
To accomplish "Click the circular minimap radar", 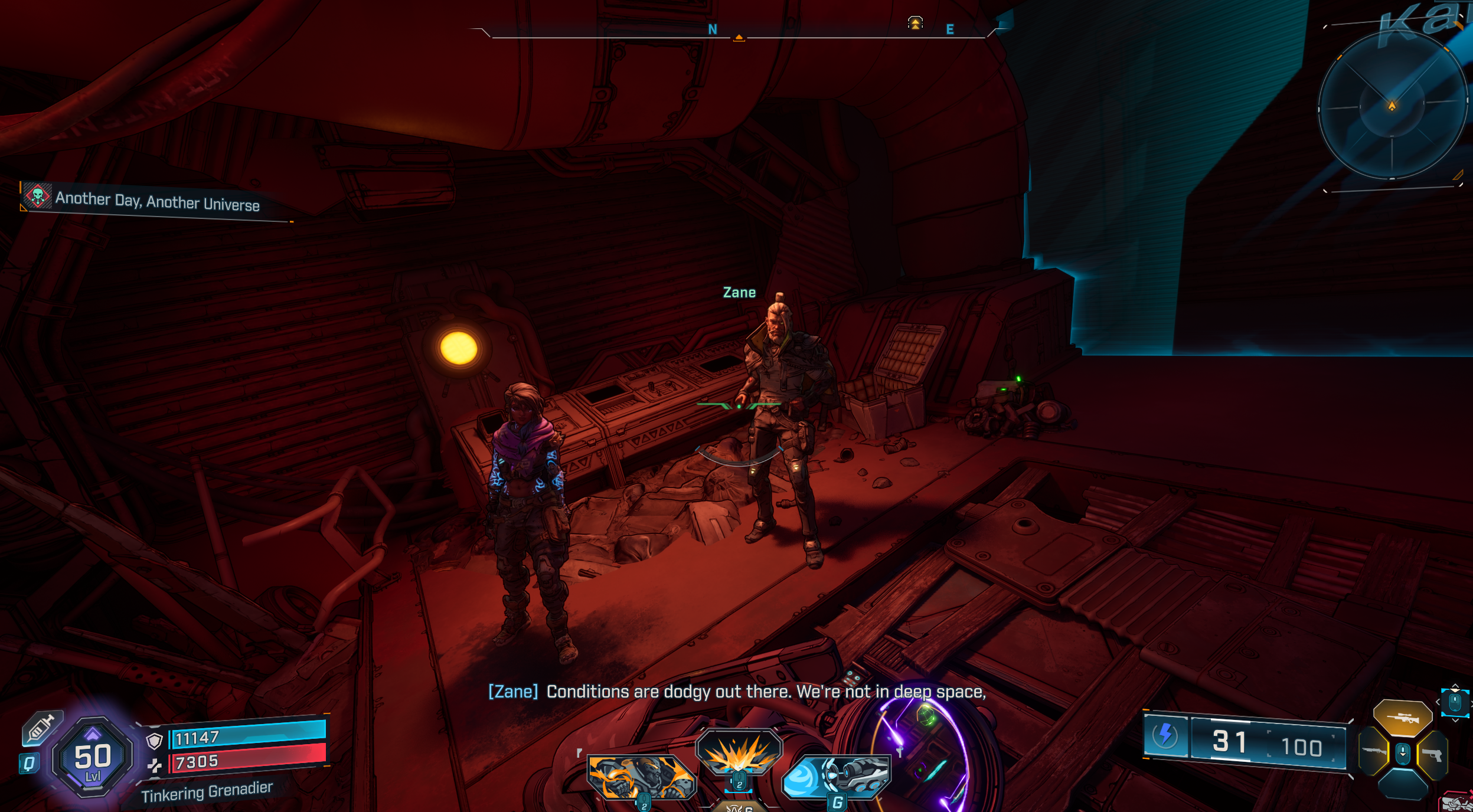I will pyautogui.click(x=1392, y=106).
